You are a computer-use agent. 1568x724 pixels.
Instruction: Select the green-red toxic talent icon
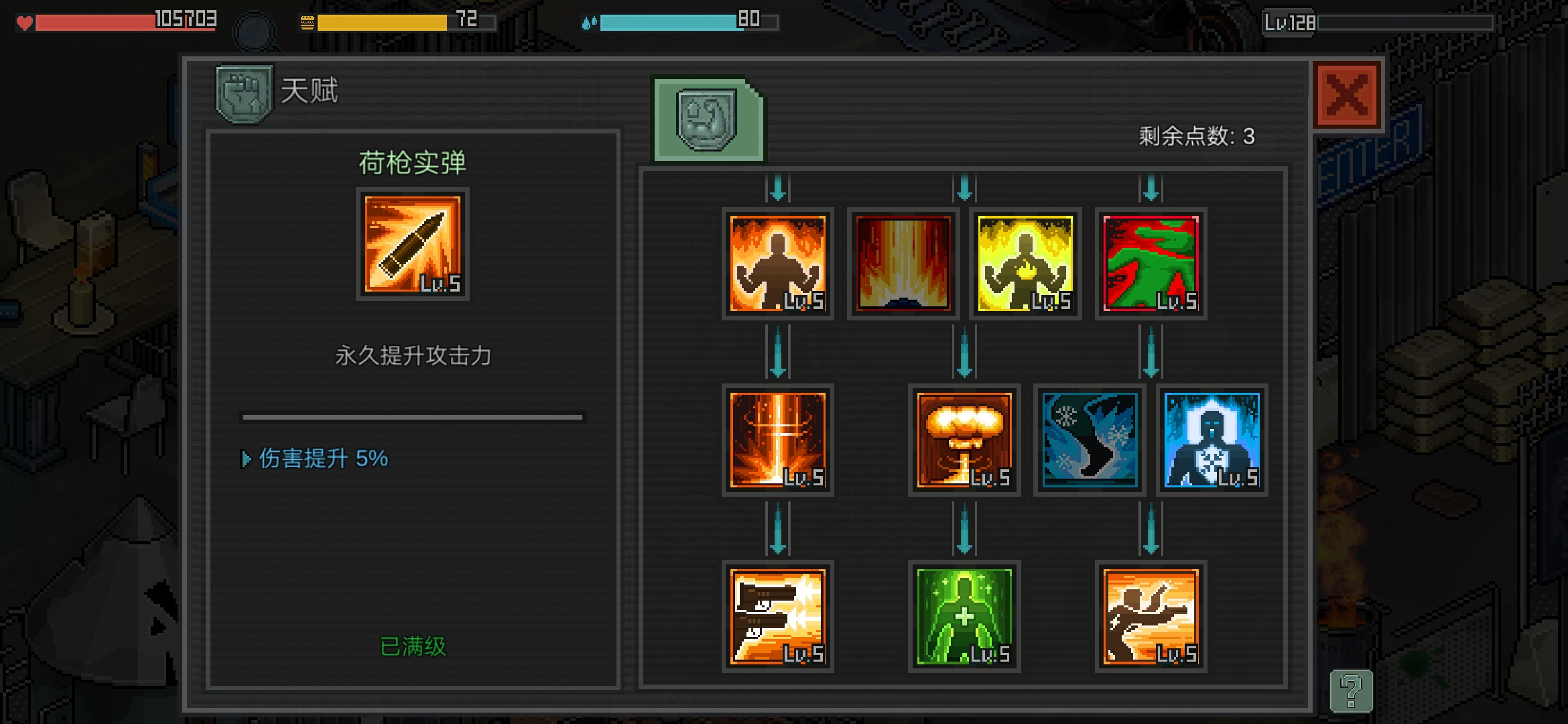pyautogui.click(x=1151, y=263)
